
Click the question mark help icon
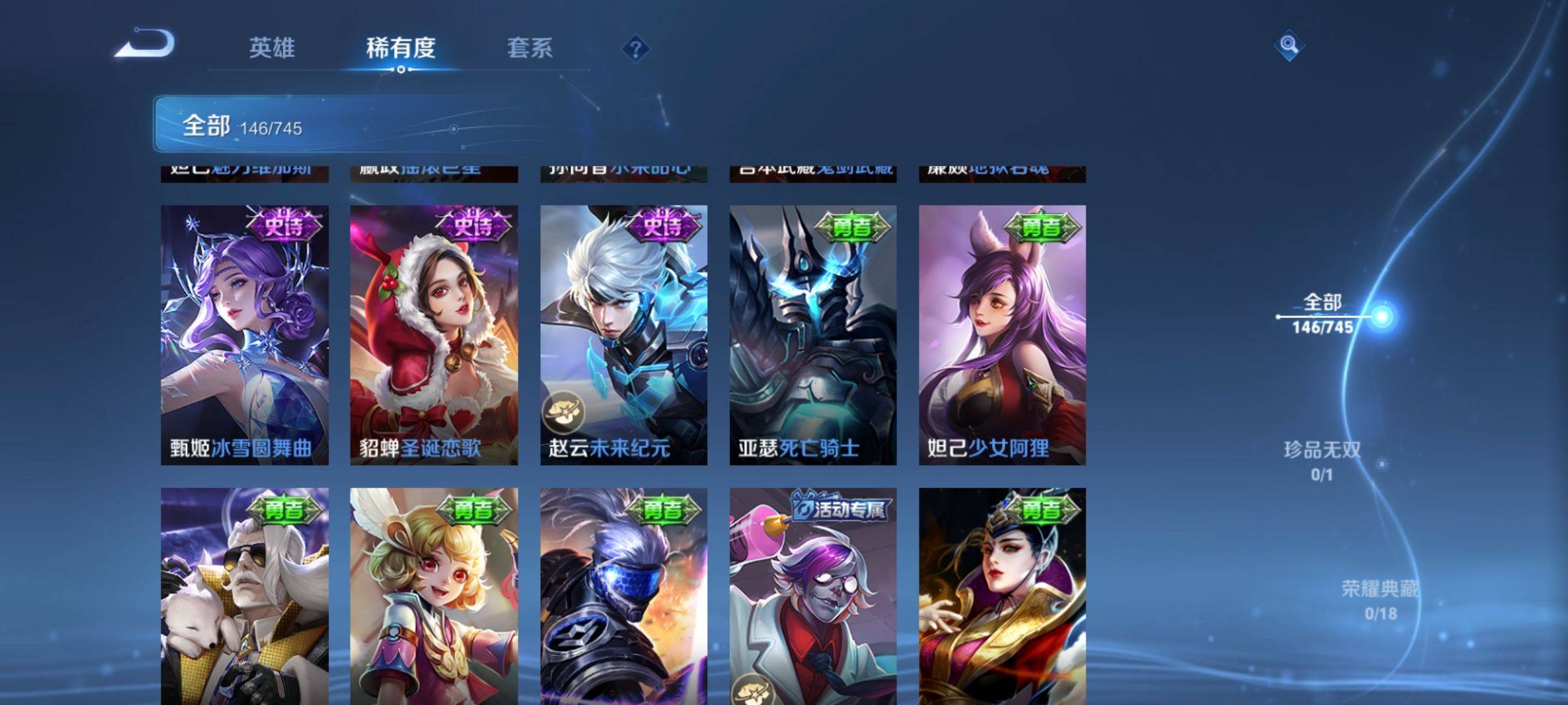636,49
